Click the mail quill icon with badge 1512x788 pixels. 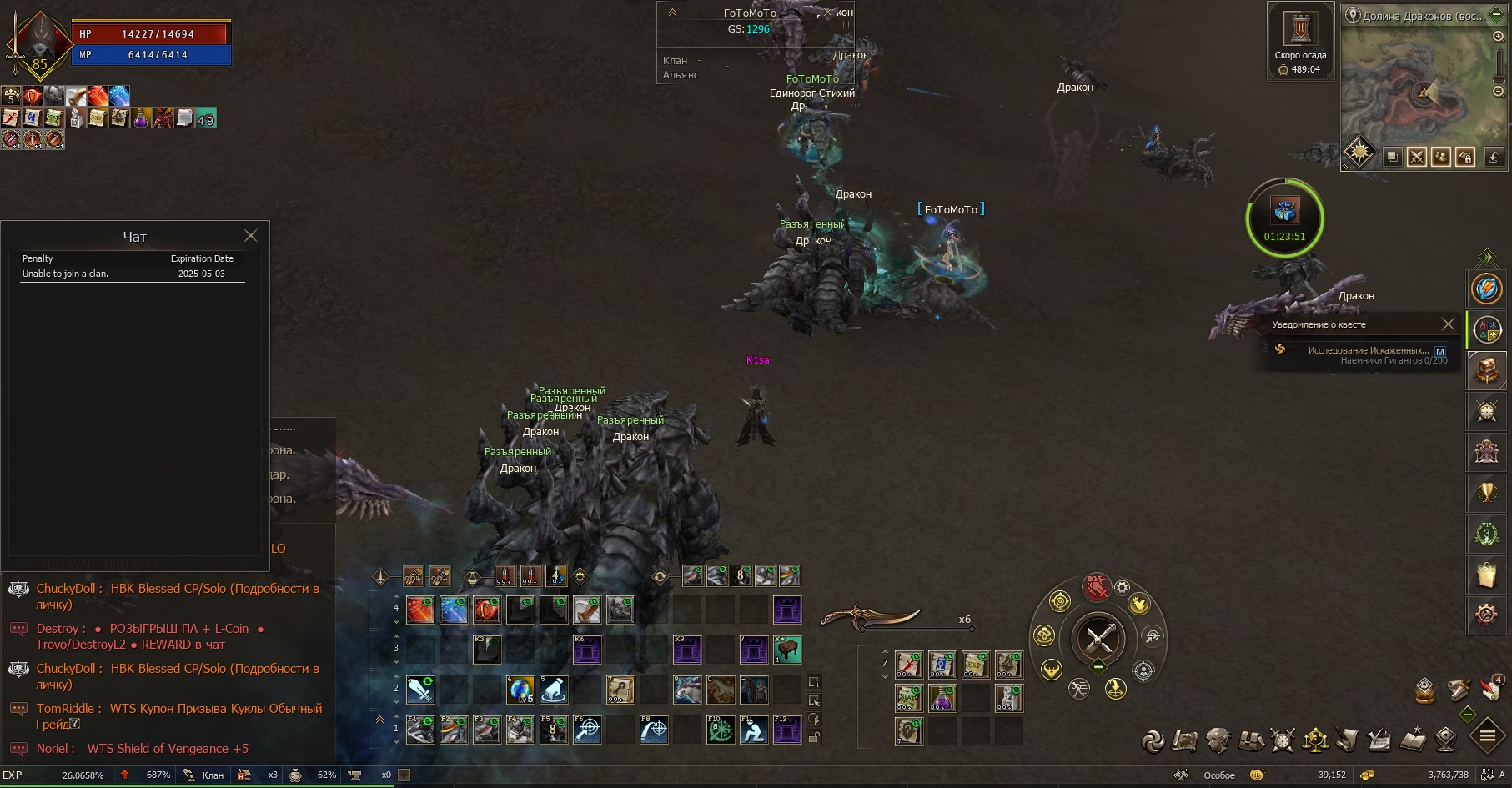[x=1491, y=689]
